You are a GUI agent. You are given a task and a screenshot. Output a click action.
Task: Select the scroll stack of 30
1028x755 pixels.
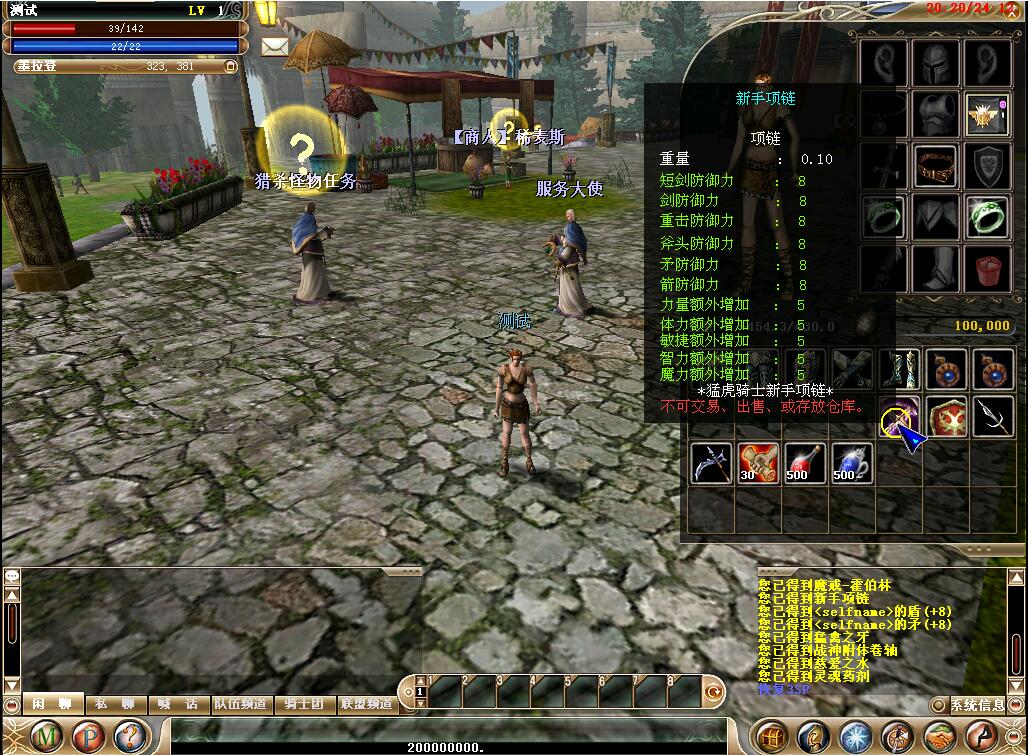[x=758, y=464]
